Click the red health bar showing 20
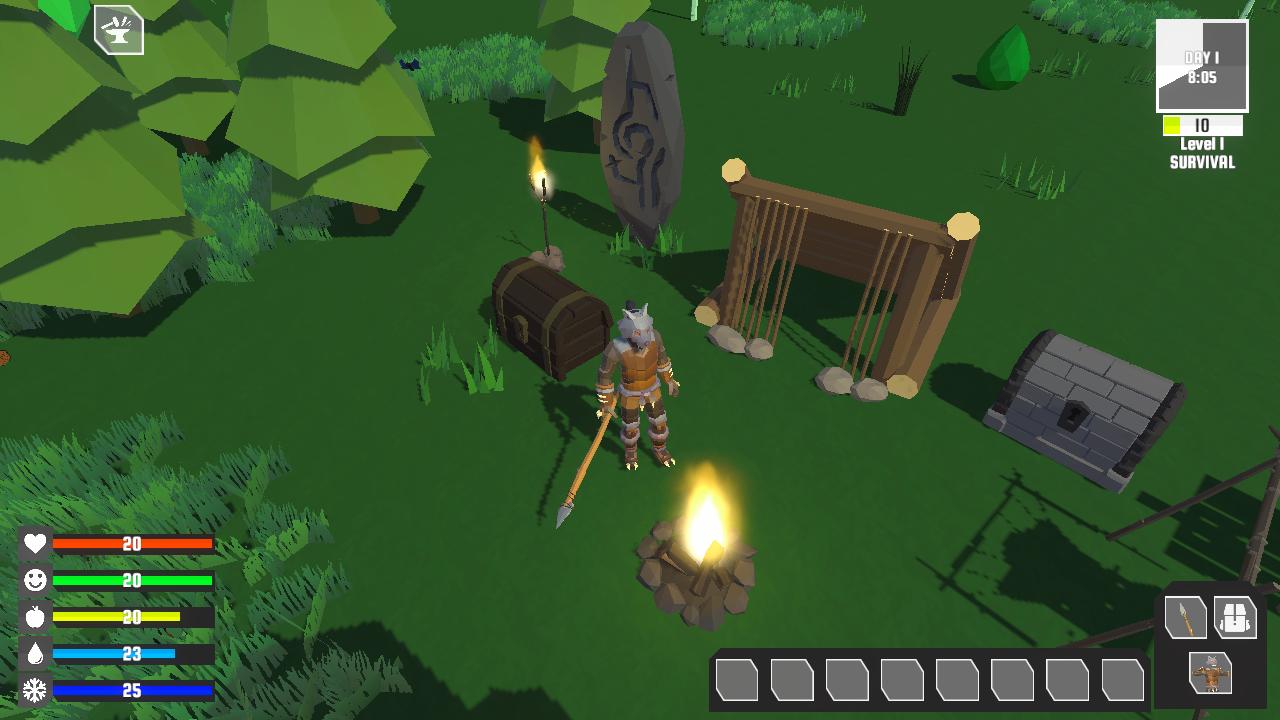The width and height of the screenshot is (1280, 720). (x=133, y=545)
